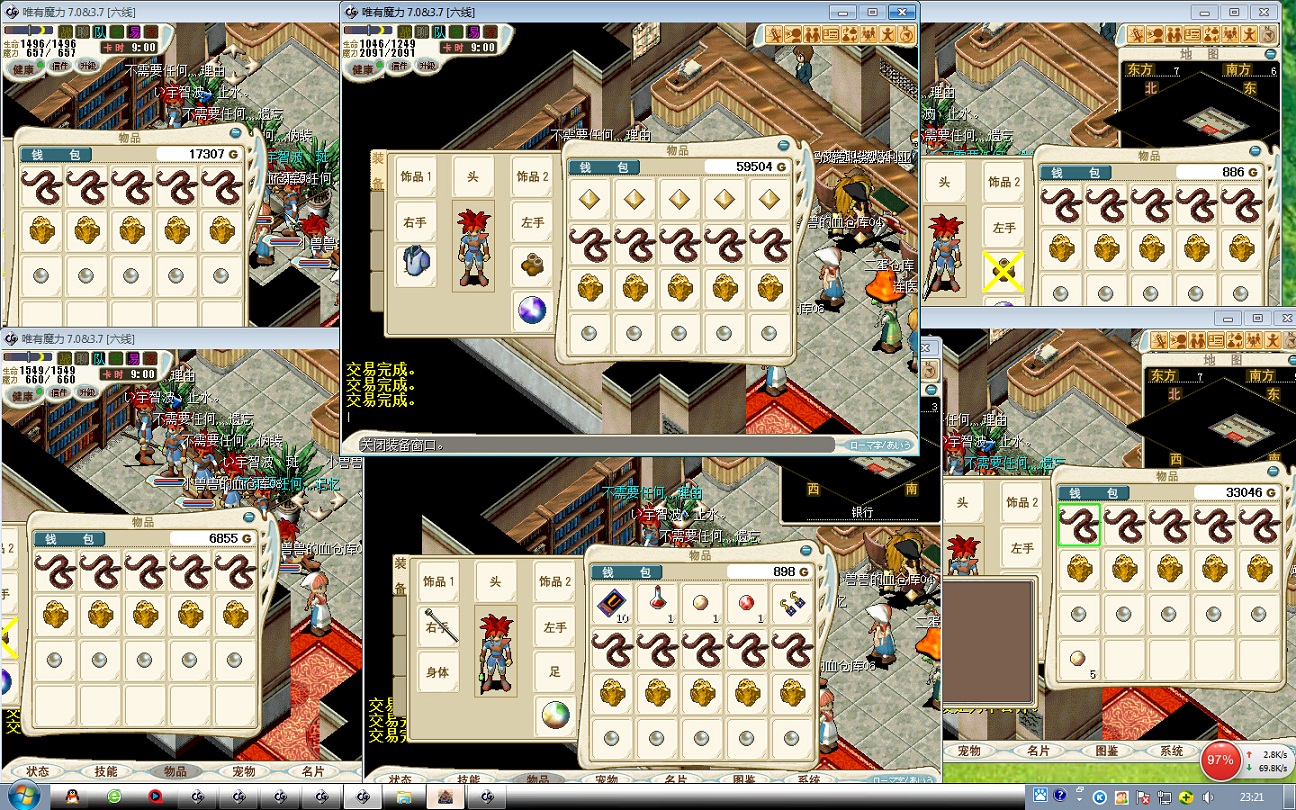This screenshot has height=810, width=1296.
Task: Click the green-highlighted rope item slot
Action: [1079, 526]
